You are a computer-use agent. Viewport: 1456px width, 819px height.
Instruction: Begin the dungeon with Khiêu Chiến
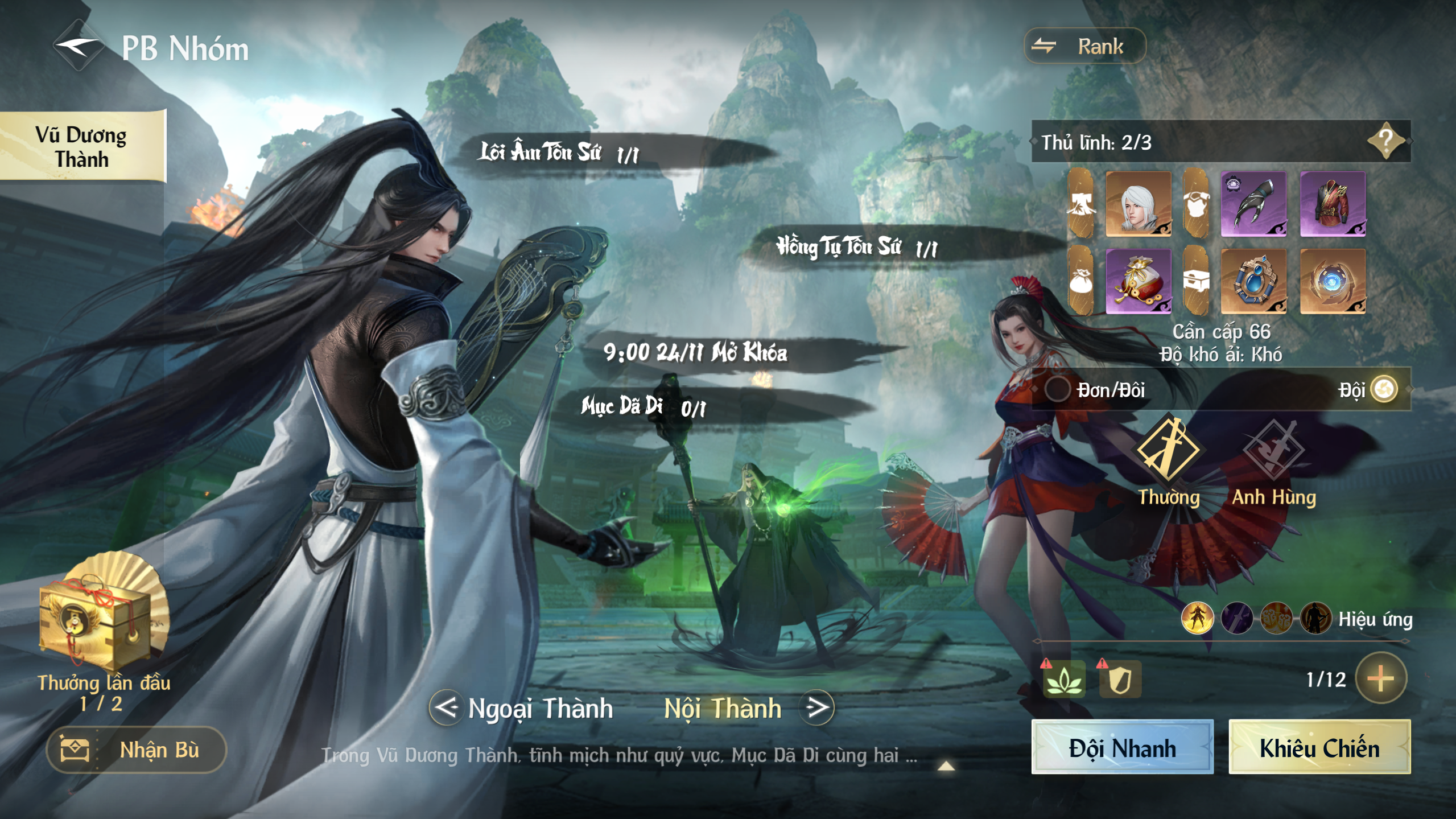click(1319, 747)
